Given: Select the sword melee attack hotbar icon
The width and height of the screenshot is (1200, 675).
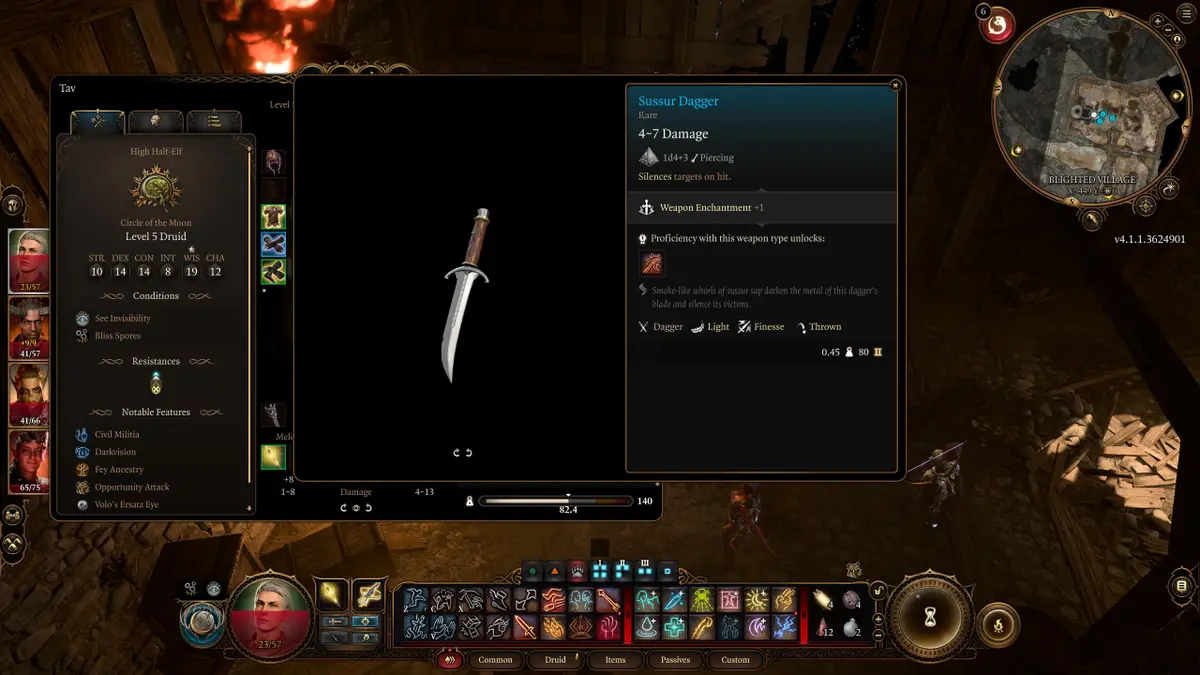Looking at the screenshot, I should coord(525,627).
